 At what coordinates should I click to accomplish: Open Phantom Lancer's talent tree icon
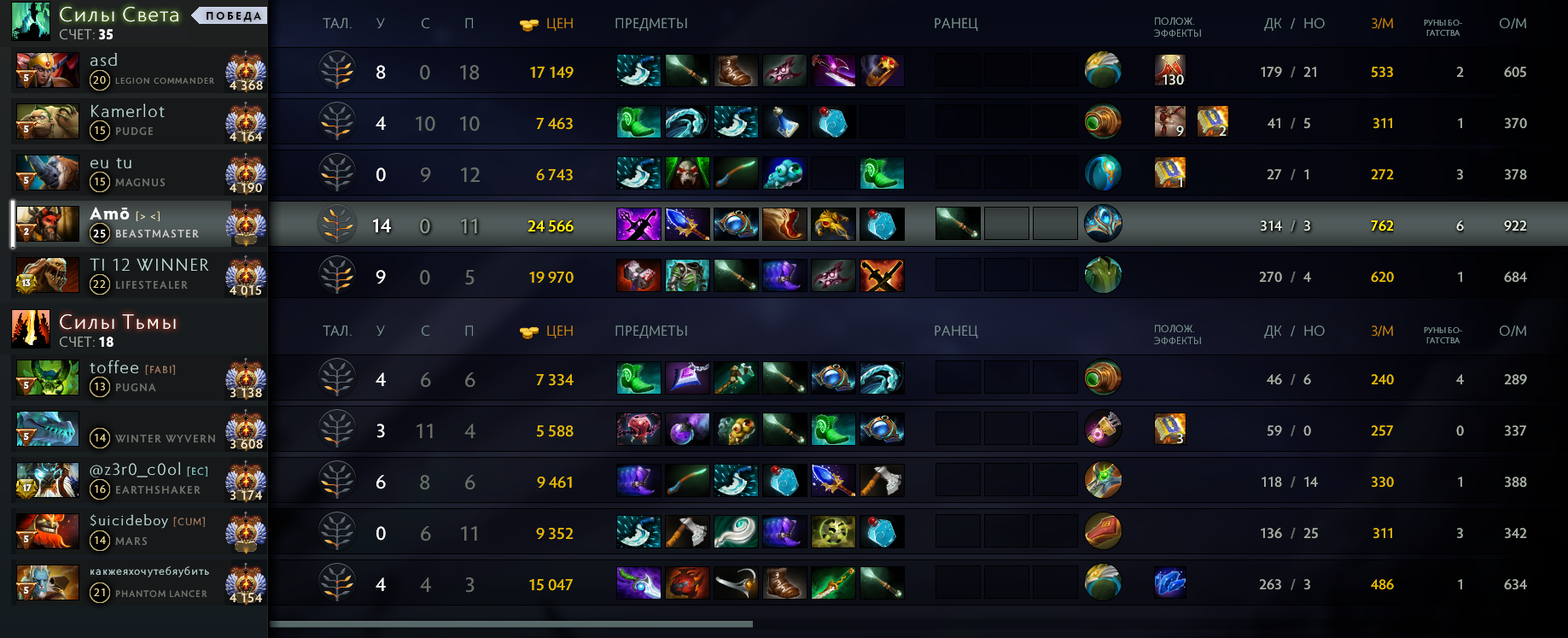[x=337, y=584]
